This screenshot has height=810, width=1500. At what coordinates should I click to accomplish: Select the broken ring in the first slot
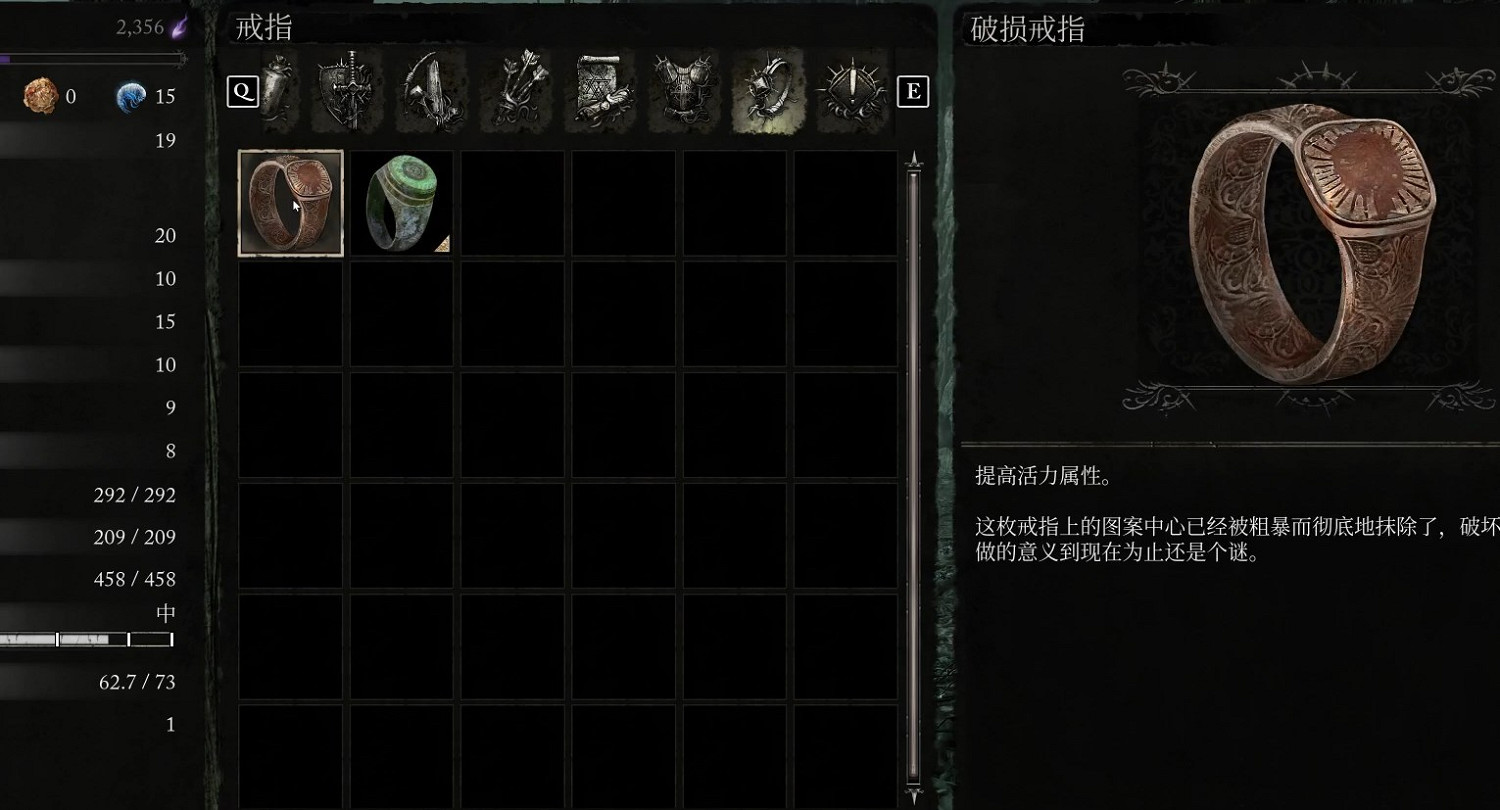click(x=289, y=202)
